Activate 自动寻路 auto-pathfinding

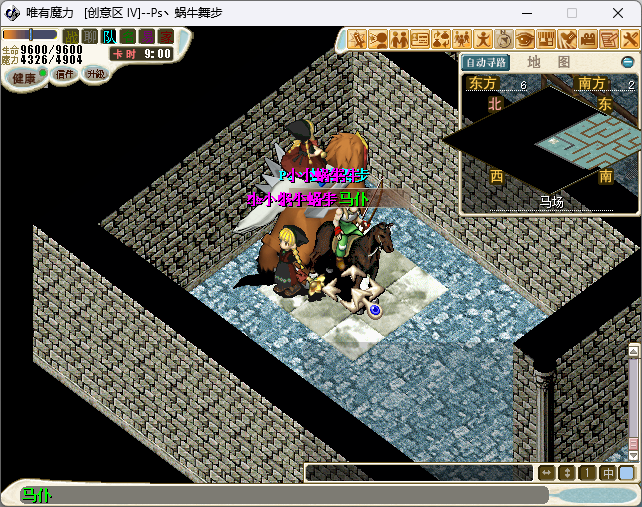click(488, 62)
